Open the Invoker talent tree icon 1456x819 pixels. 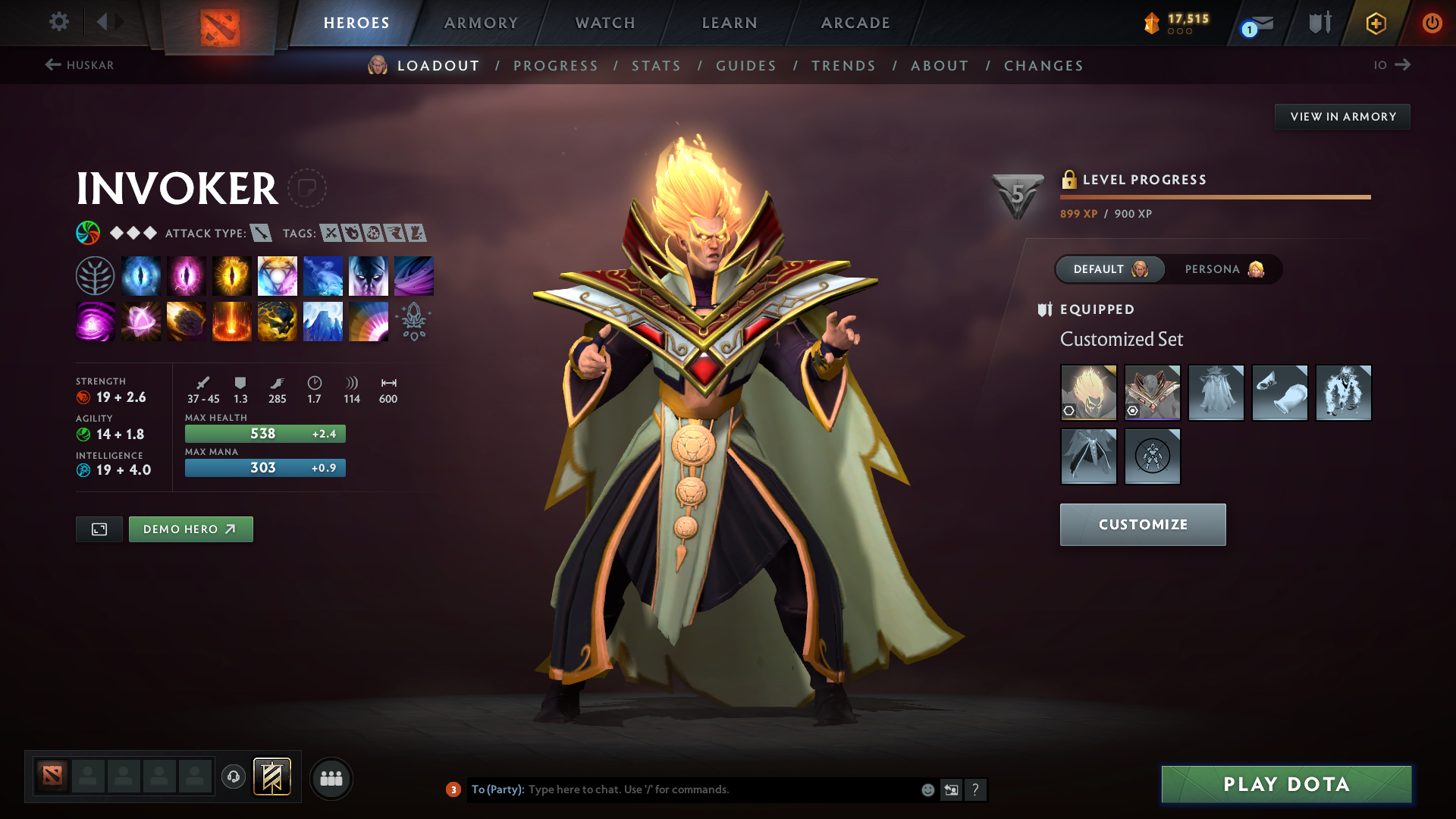95,275
